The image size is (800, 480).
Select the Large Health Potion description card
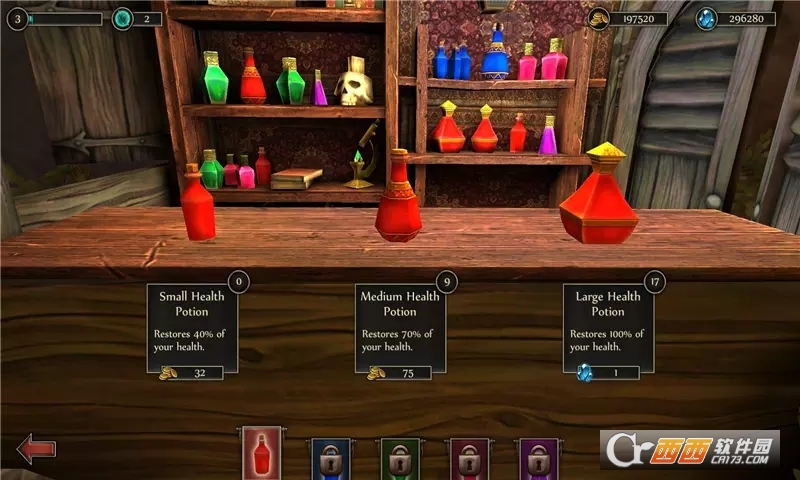[x=607, y=320]
